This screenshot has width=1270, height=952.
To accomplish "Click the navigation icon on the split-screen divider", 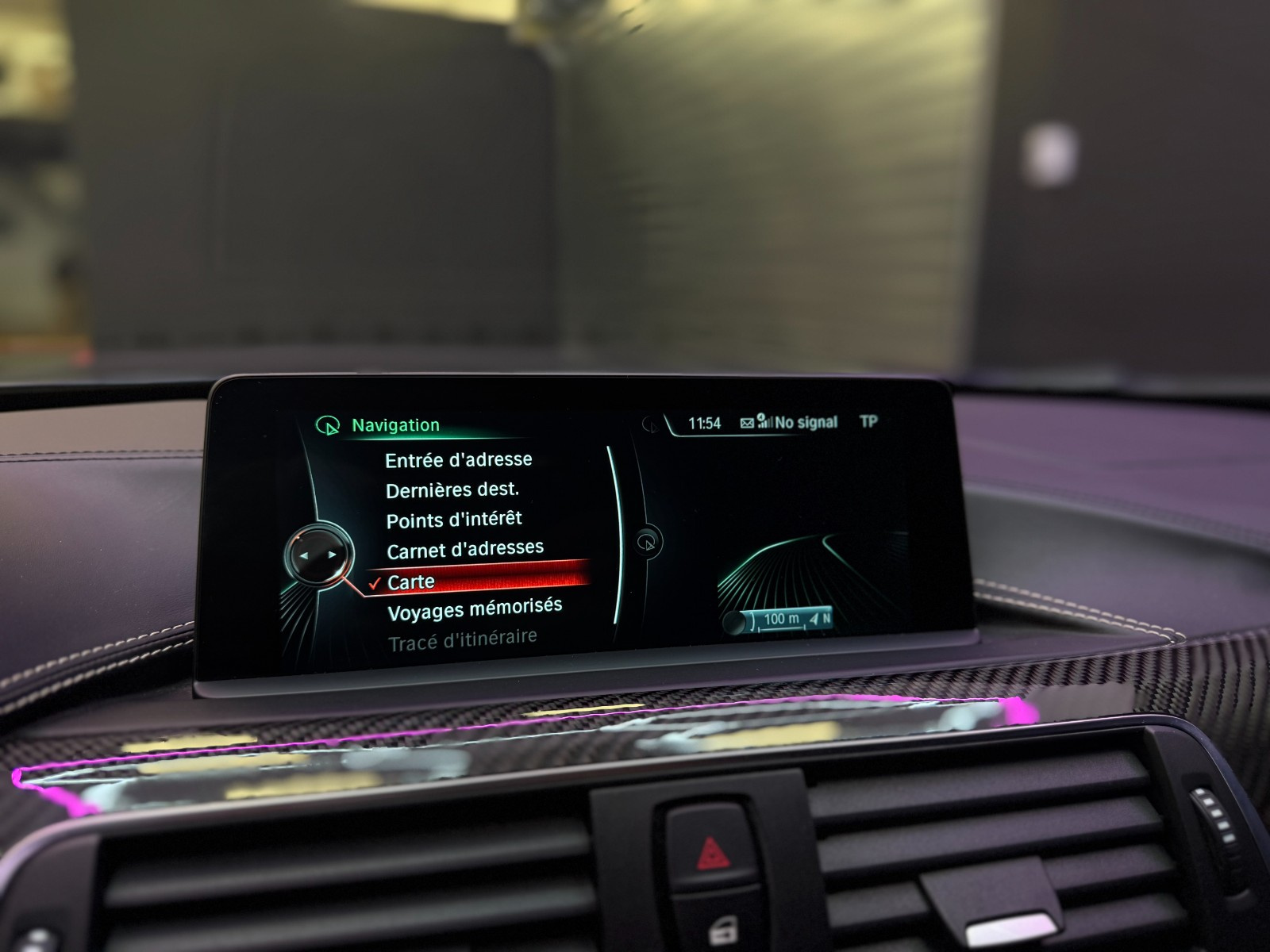I will [x=648, y=543].
